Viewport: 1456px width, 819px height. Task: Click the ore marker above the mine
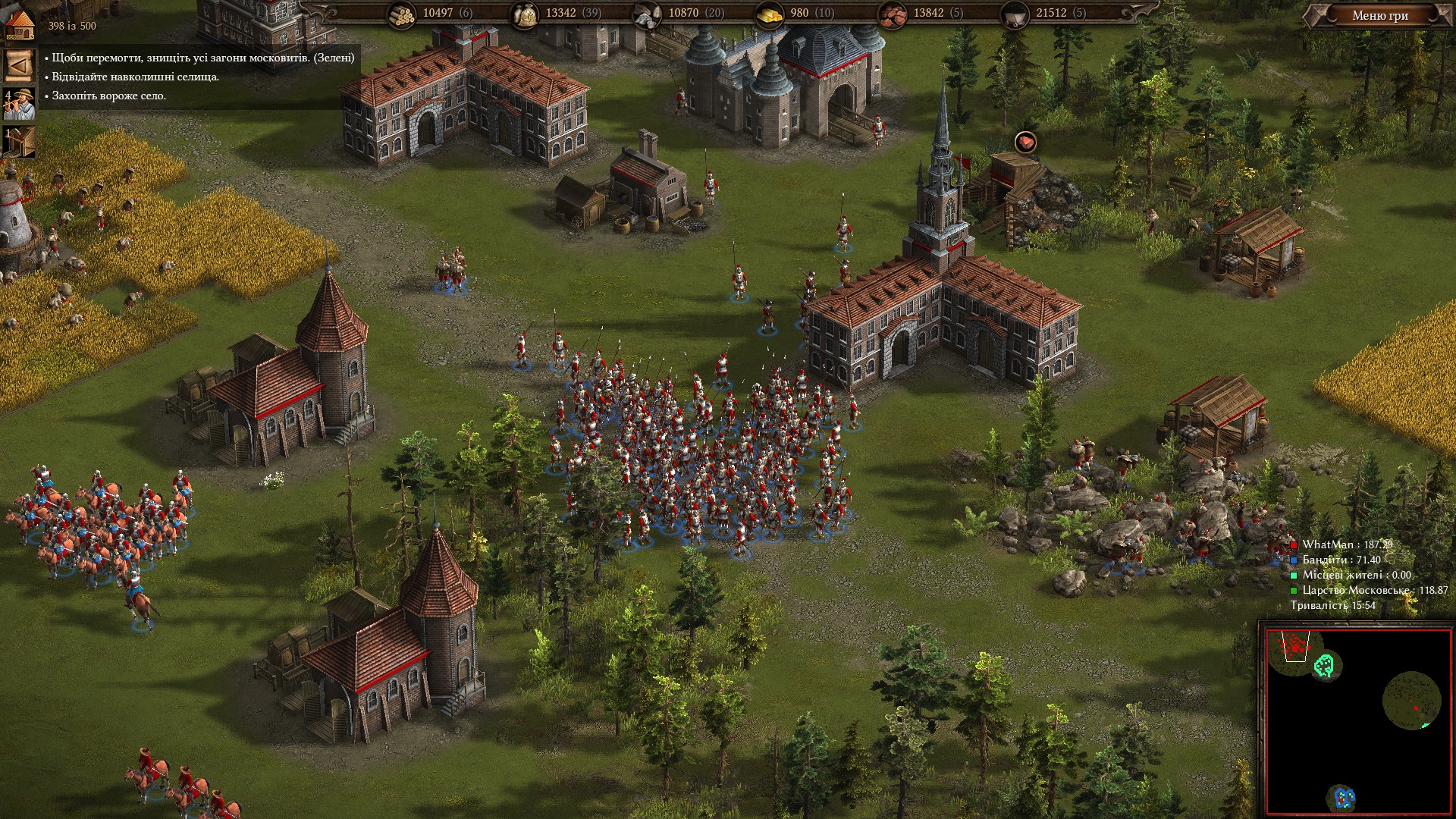point(1025,142)
